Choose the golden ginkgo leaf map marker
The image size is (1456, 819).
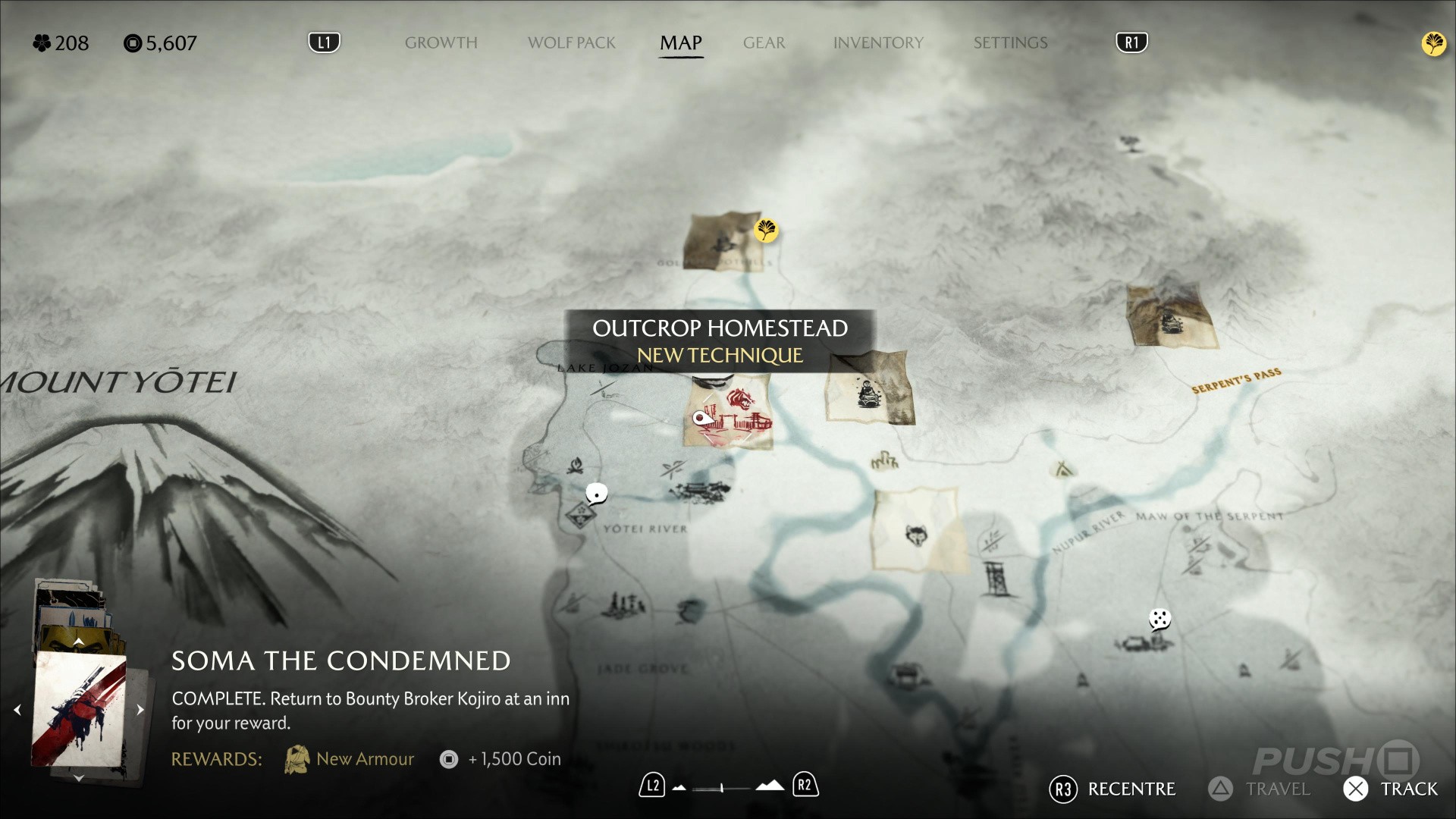tap(766, 230)
